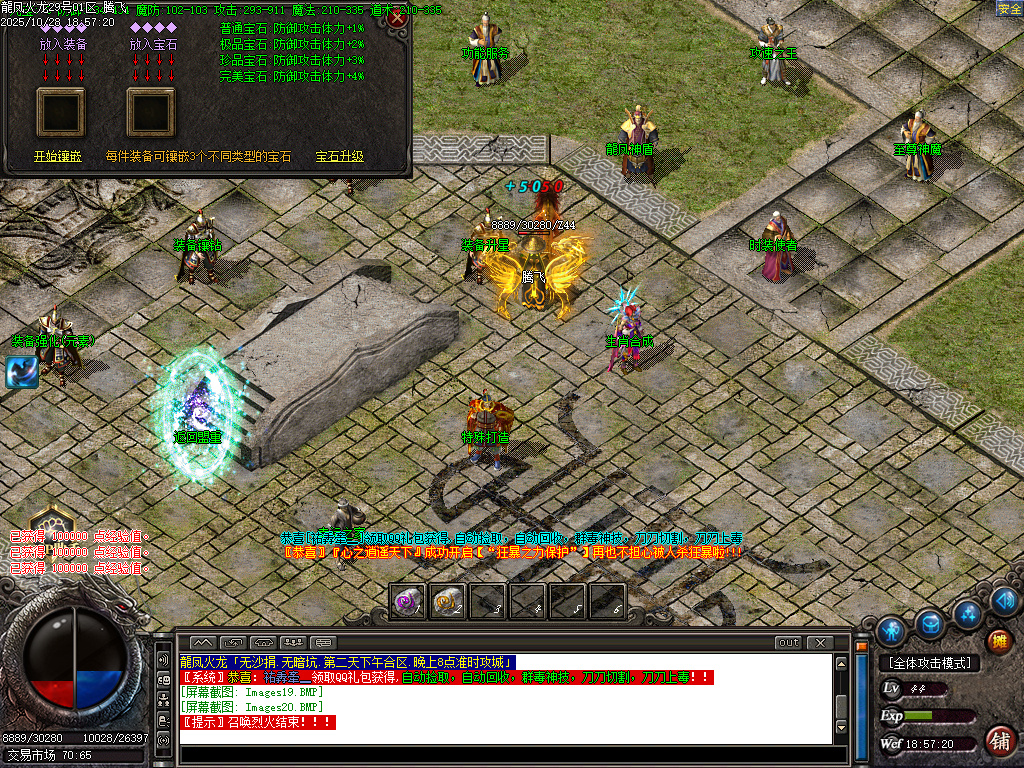Image resolution: width=1024 pixels, height=768 pixels.
Task: Open the blue group of figures icon
Action: point(967,612)
